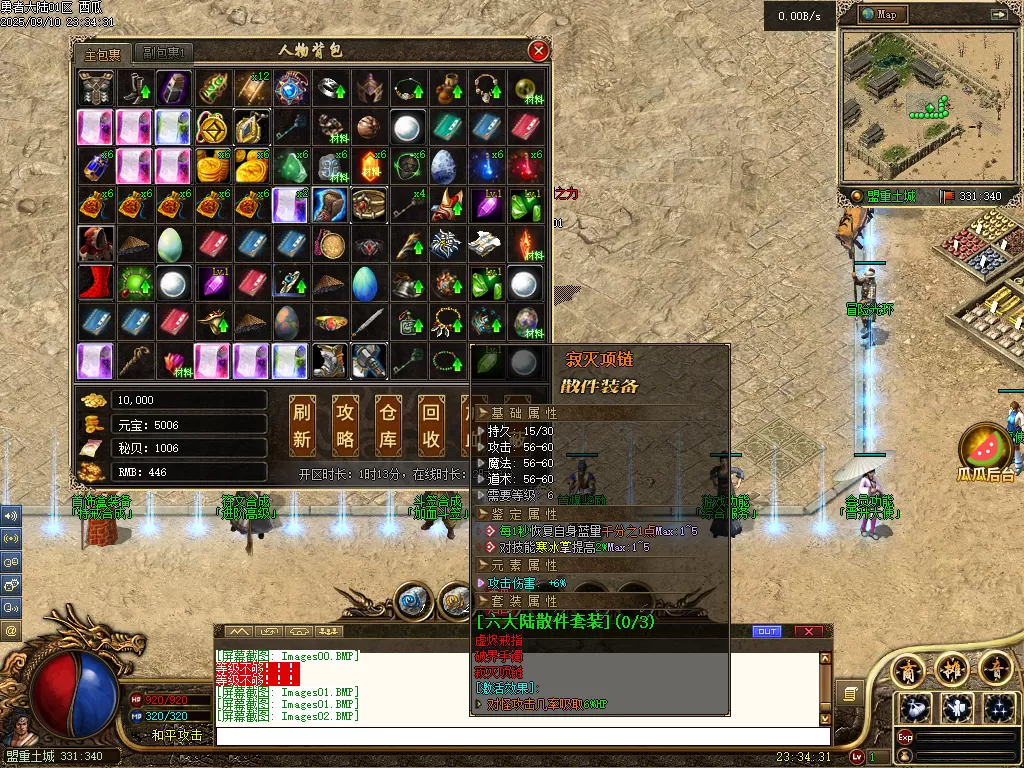Click the OUT button on chat panel

coord(767,632)
